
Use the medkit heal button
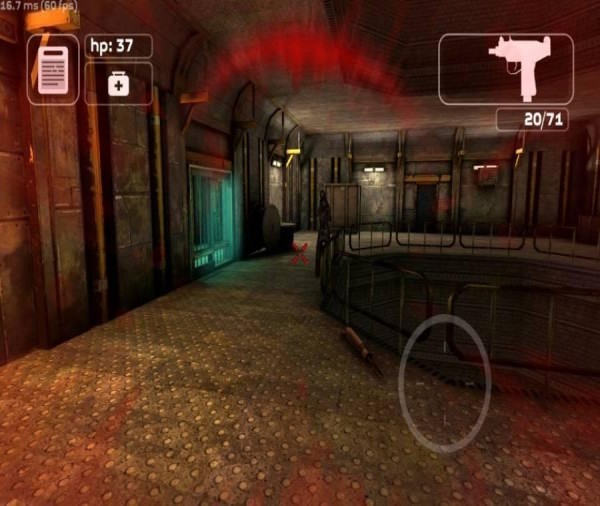click(119, 84)
